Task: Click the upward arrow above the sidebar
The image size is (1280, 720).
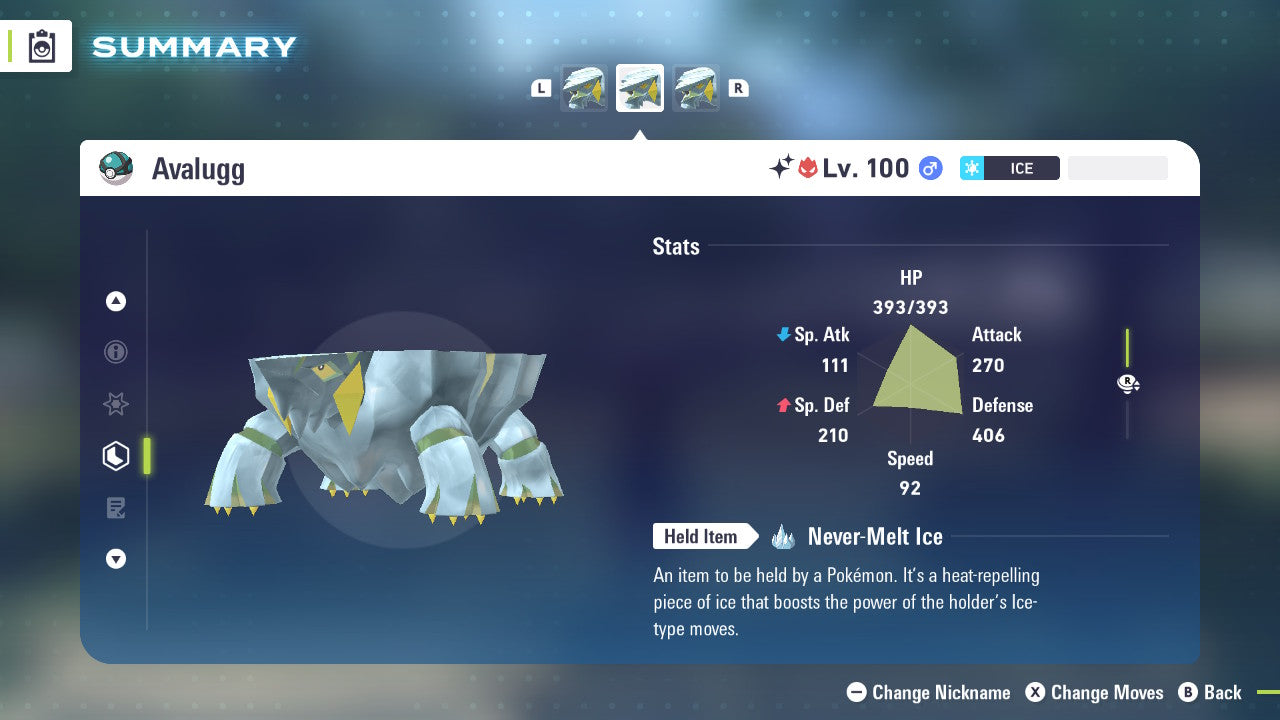Action: 115,301
